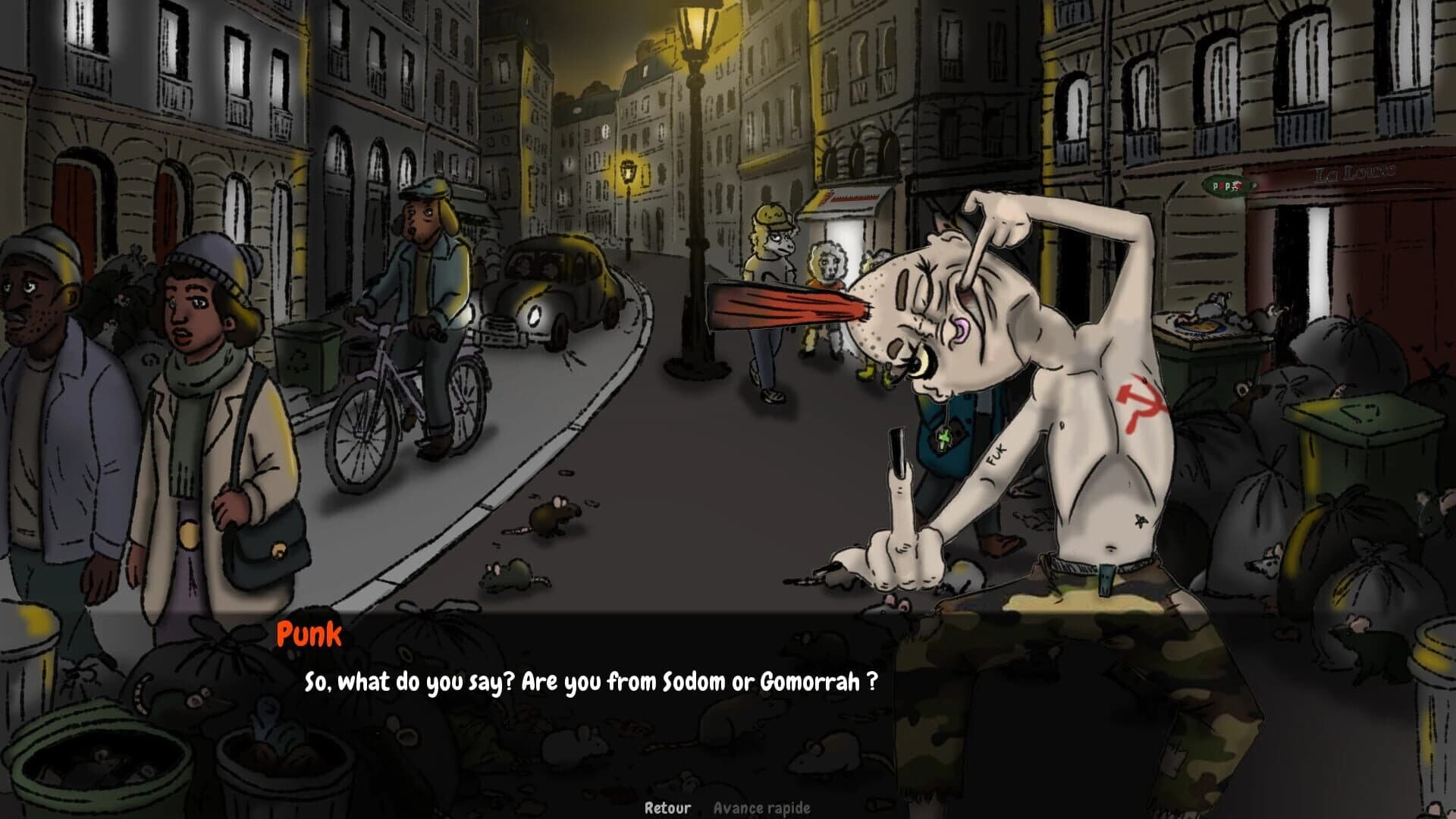The width and height of the screenshot is (1456, 819).
Task: Click the Avance rapide button
Action: (761, 807)
